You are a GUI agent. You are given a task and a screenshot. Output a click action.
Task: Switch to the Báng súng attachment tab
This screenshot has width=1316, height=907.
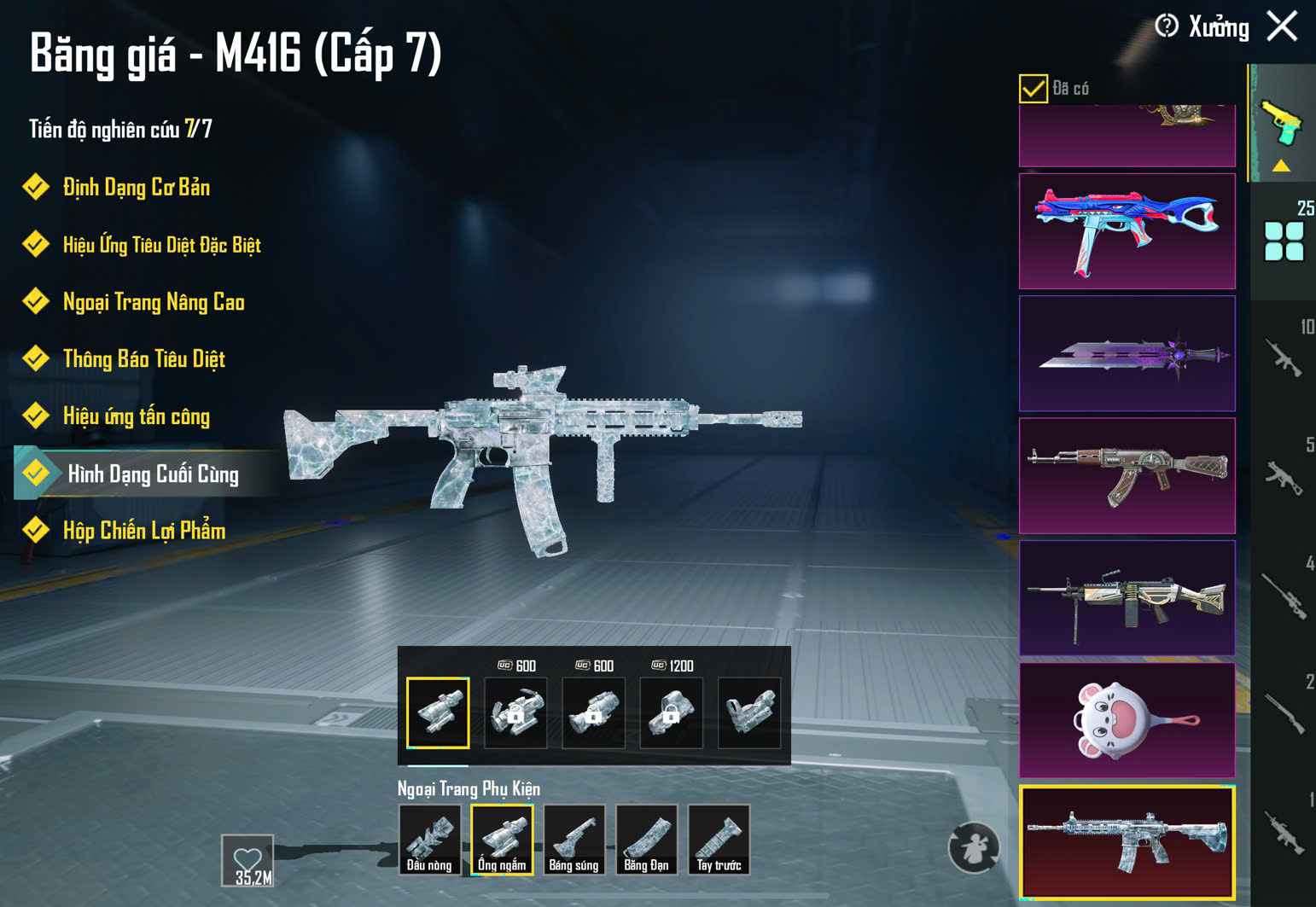574,840
